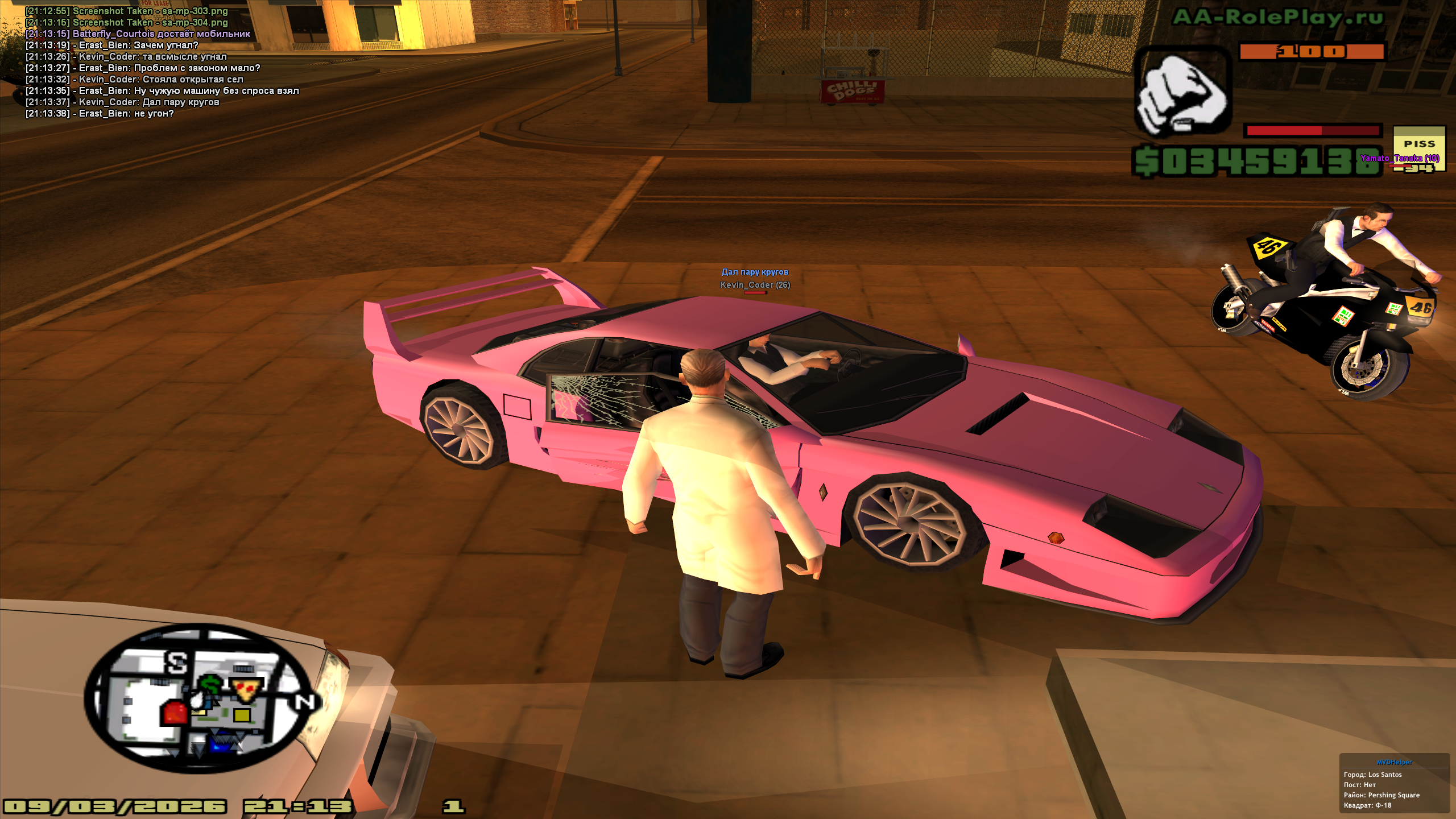Open the radar minimap
1456x819 pixels.
coord(200,697)
